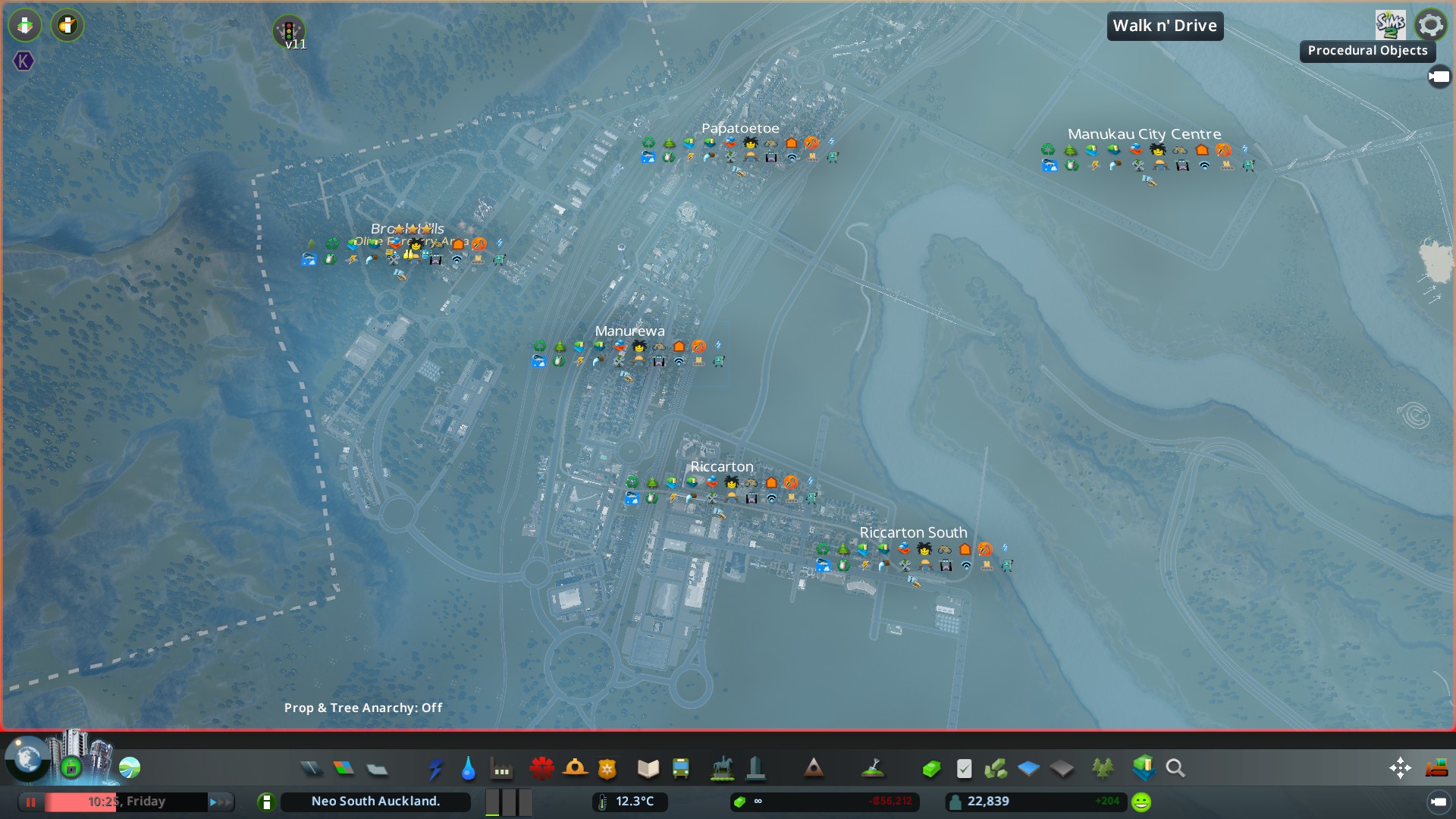Open the Districts menu
The image size is (1456, 819).
point(377,769)
